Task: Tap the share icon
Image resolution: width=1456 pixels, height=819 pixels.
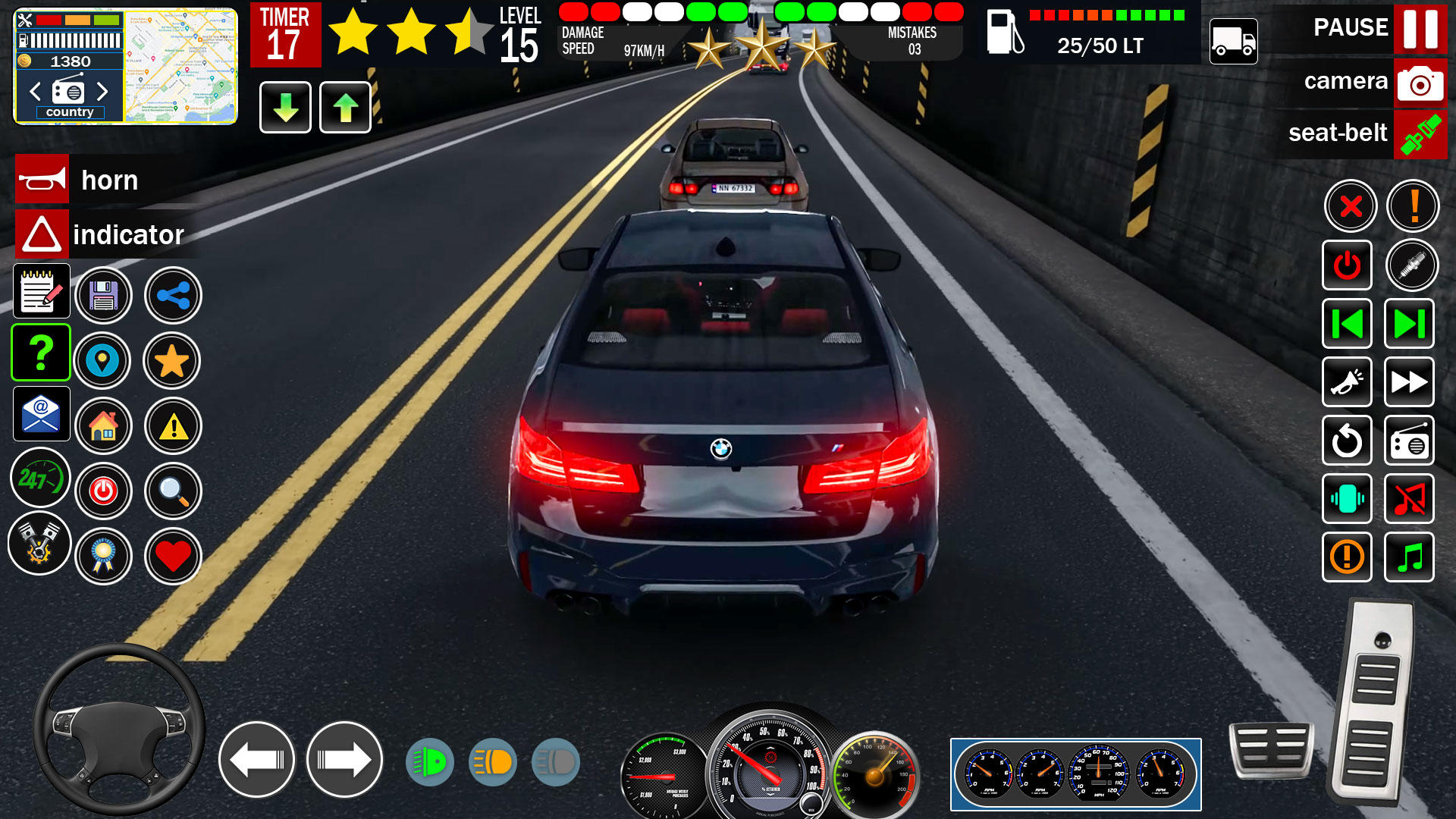Action: 173,296
